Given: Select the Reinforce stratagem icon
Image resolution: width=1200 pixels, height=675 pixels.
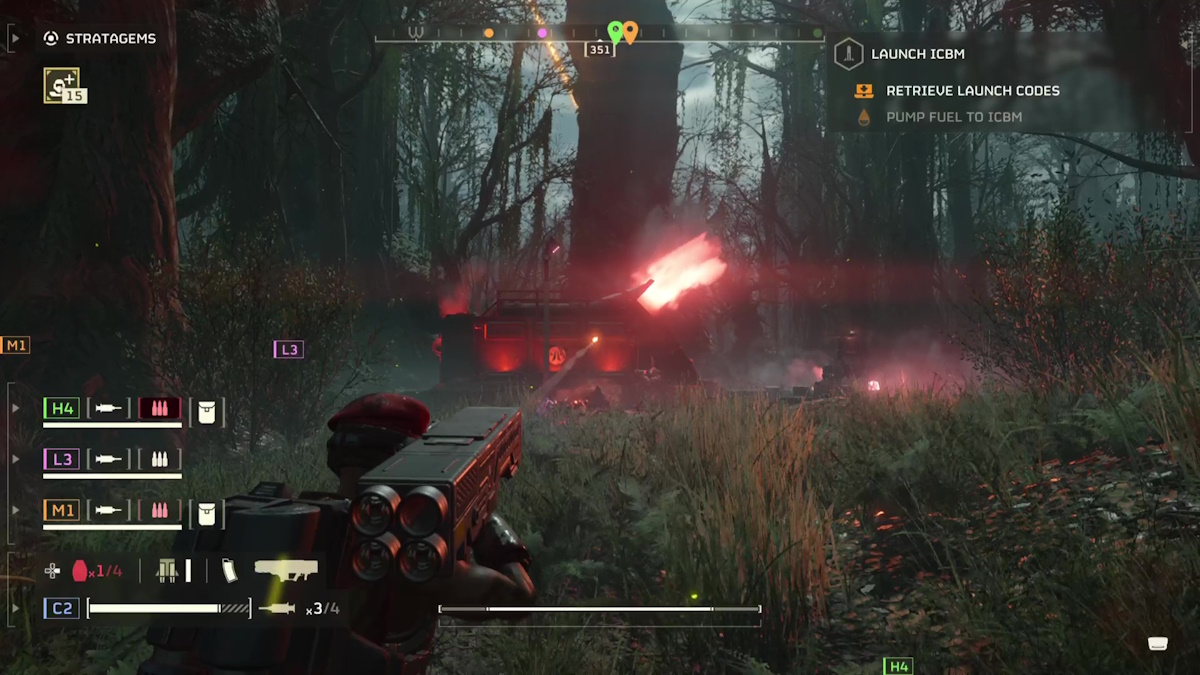Looking at the screenshot, I should (x=62, y=85).
